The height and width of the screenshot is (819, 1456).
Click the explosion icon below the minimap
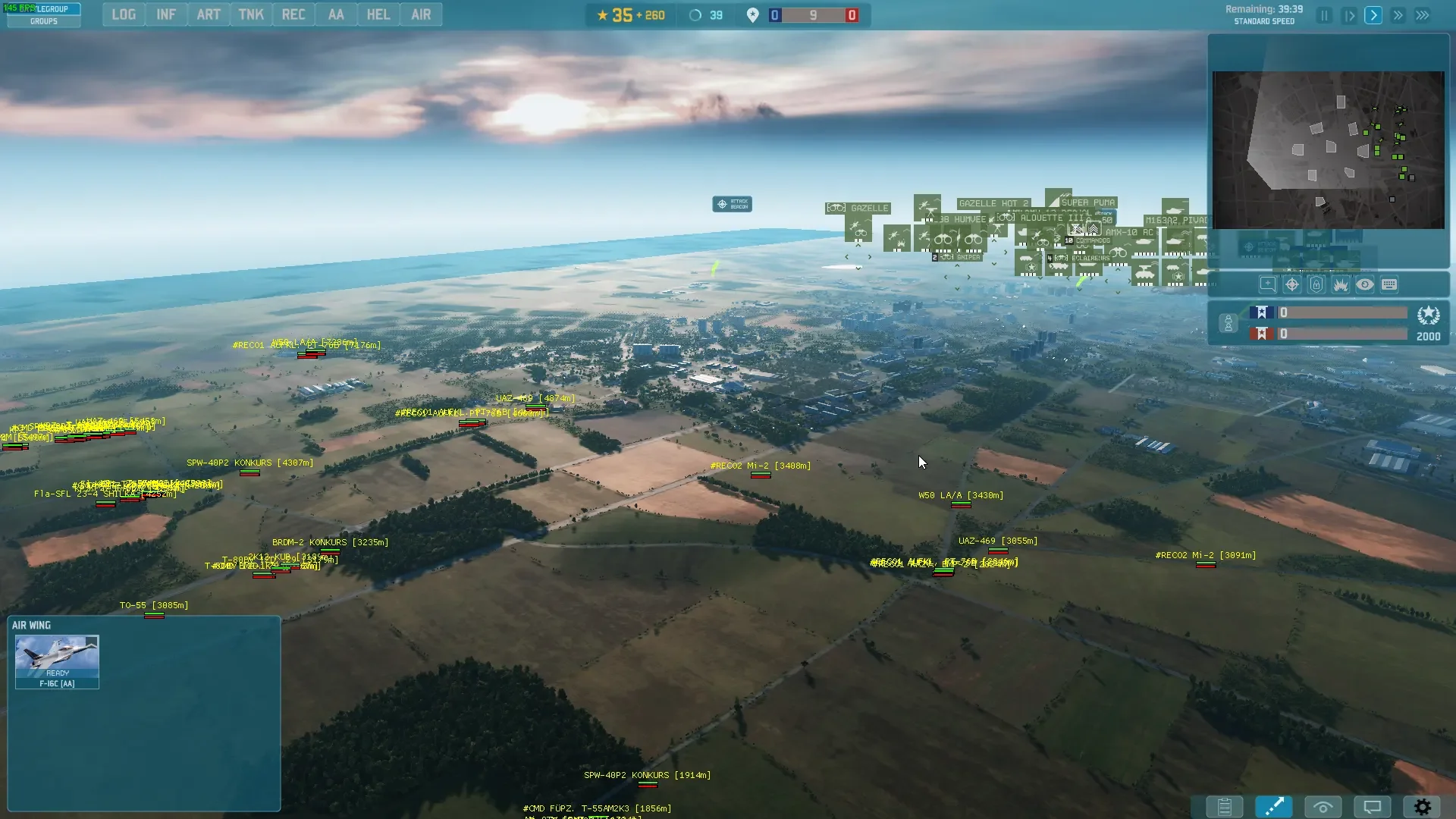pyautogui.click(x=1341, y=284)
